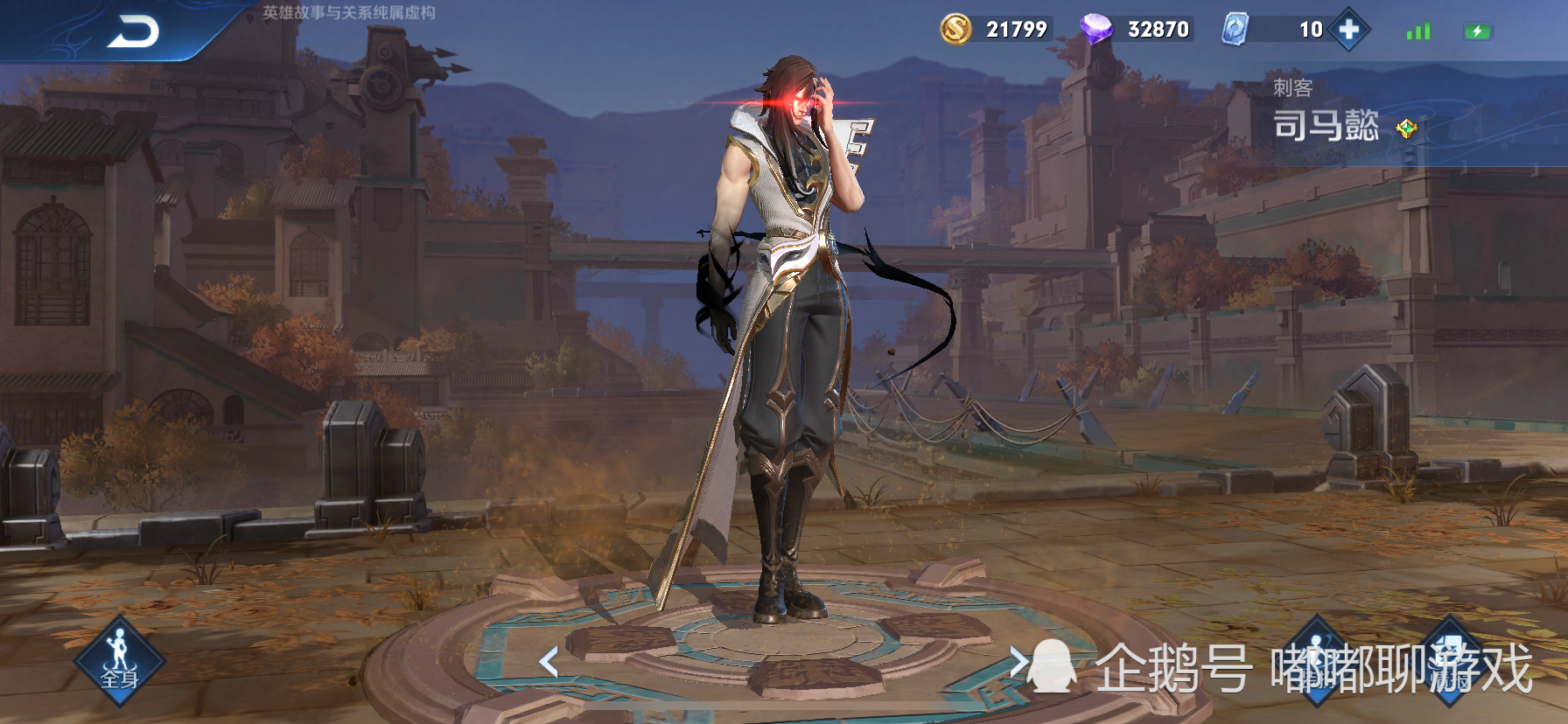
Task: Add more tickets with the plus button
Action: [1348, 30]
